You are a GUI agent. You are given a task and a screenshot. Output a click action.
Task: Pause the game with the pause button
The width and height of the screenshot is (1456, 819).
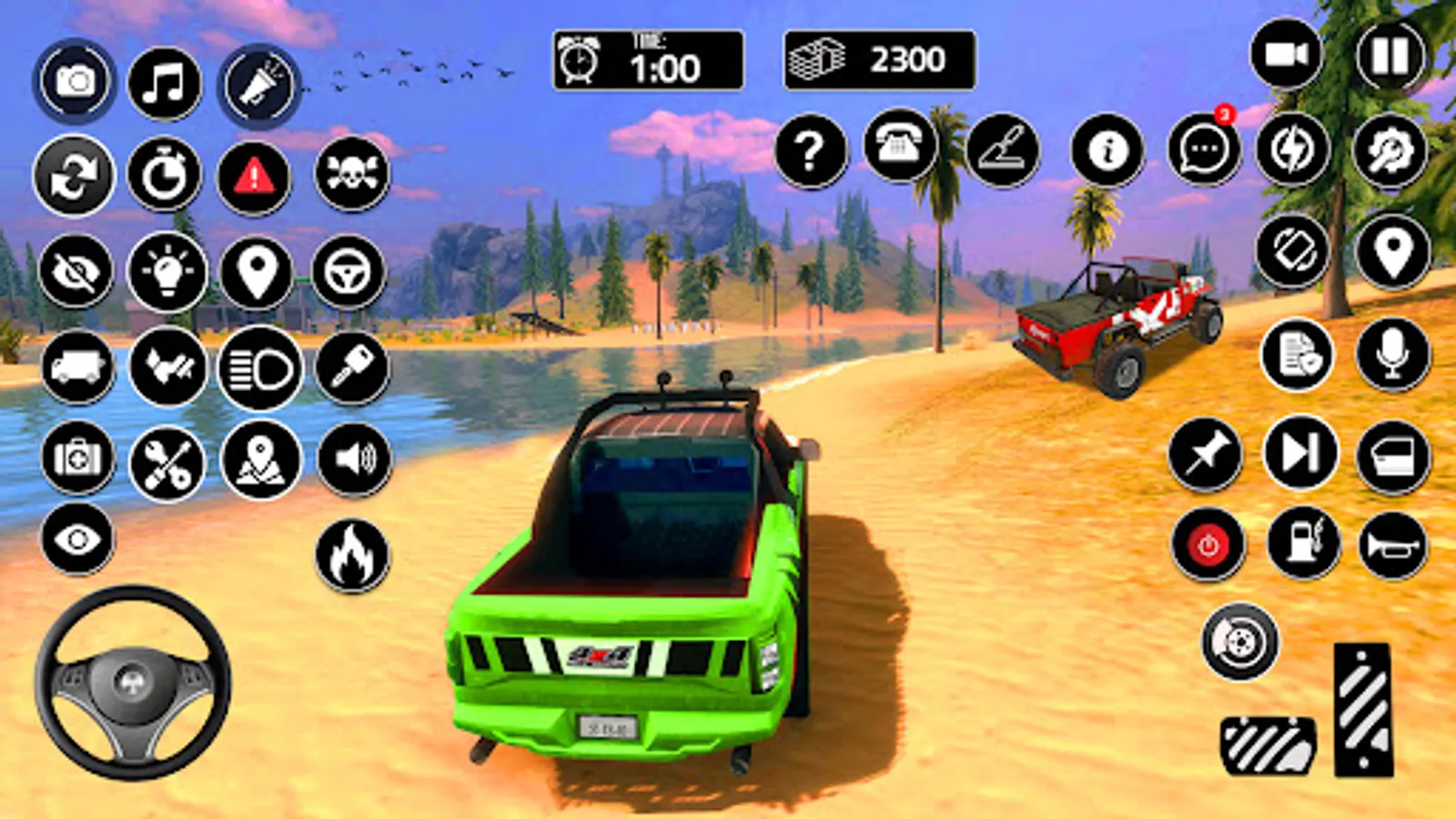point(1390,56)
